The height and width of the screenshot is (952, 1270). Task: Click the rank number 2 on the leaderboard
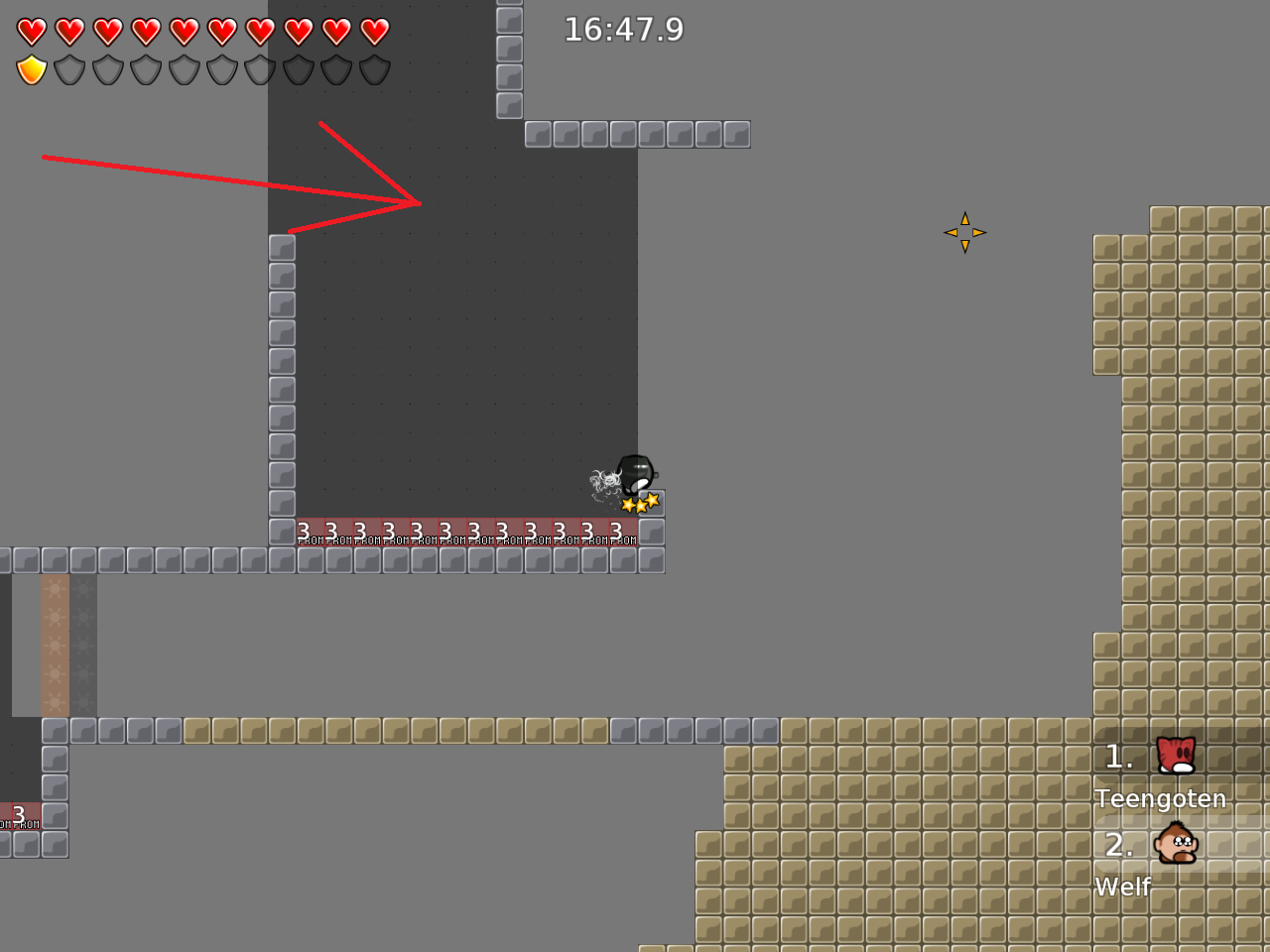coord(1117,846)
